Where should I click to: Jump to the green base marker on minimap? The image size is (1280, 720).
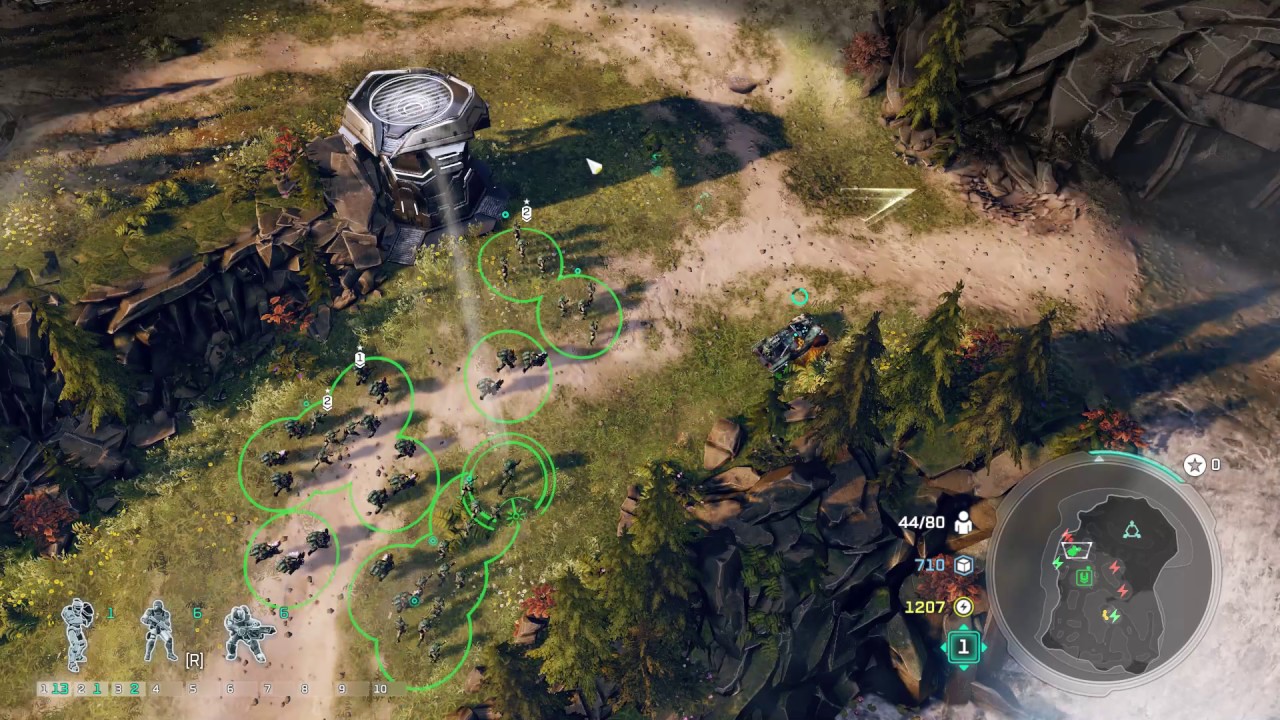tap(1084, 576)
